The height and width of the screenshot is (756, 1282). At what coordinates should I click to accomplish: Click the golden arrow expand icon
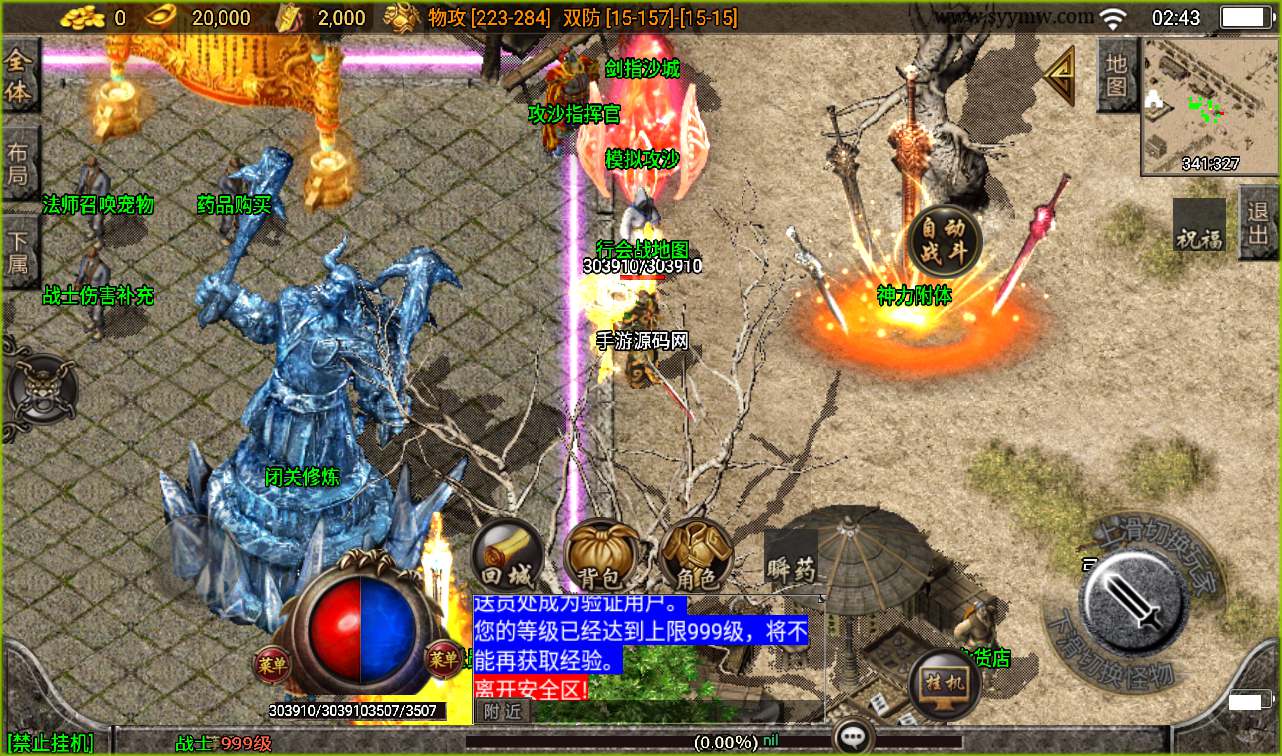tap(1059, 75)
